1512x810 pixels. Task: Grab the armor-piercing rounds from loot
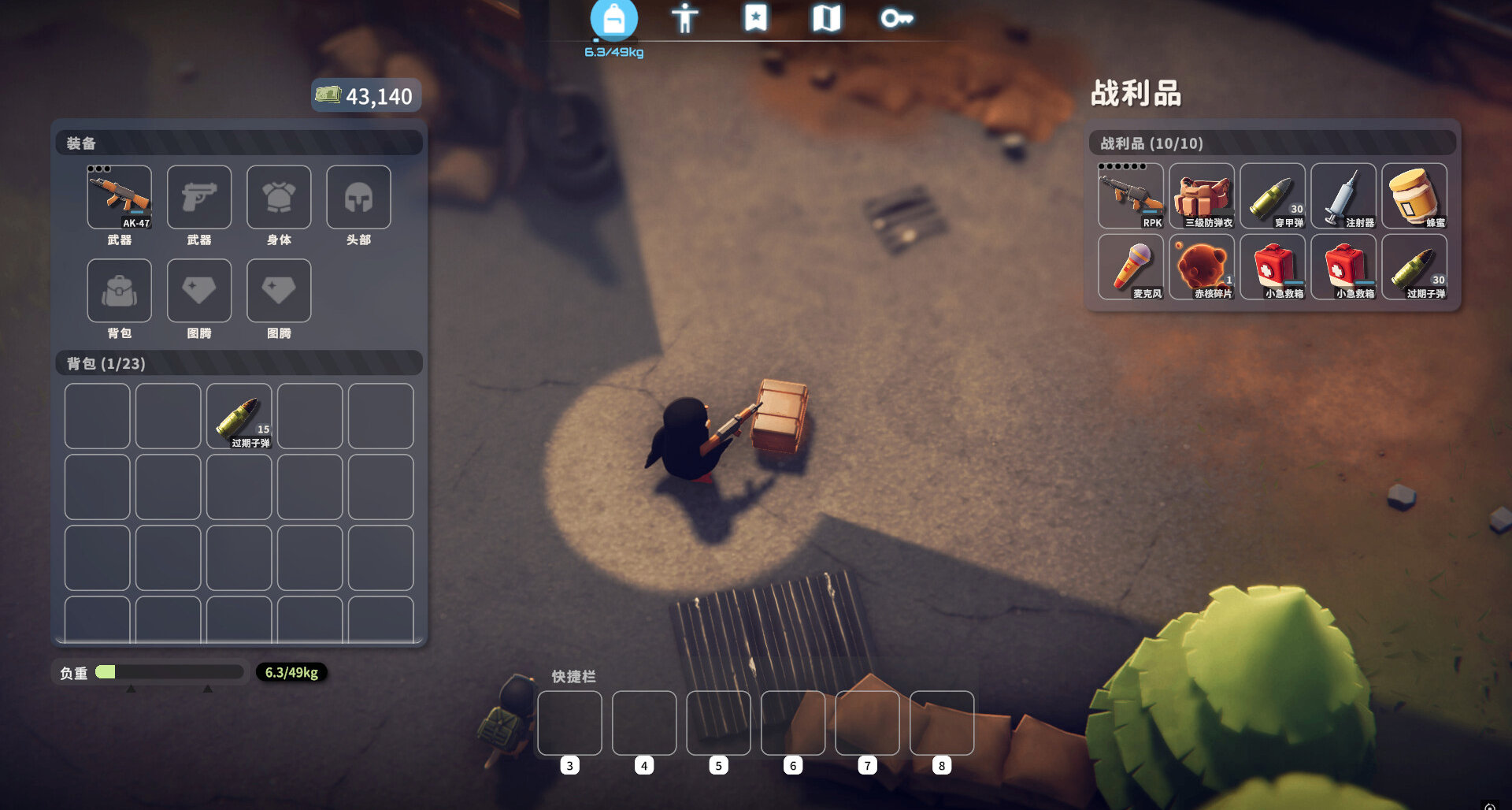click(1273, 196)
